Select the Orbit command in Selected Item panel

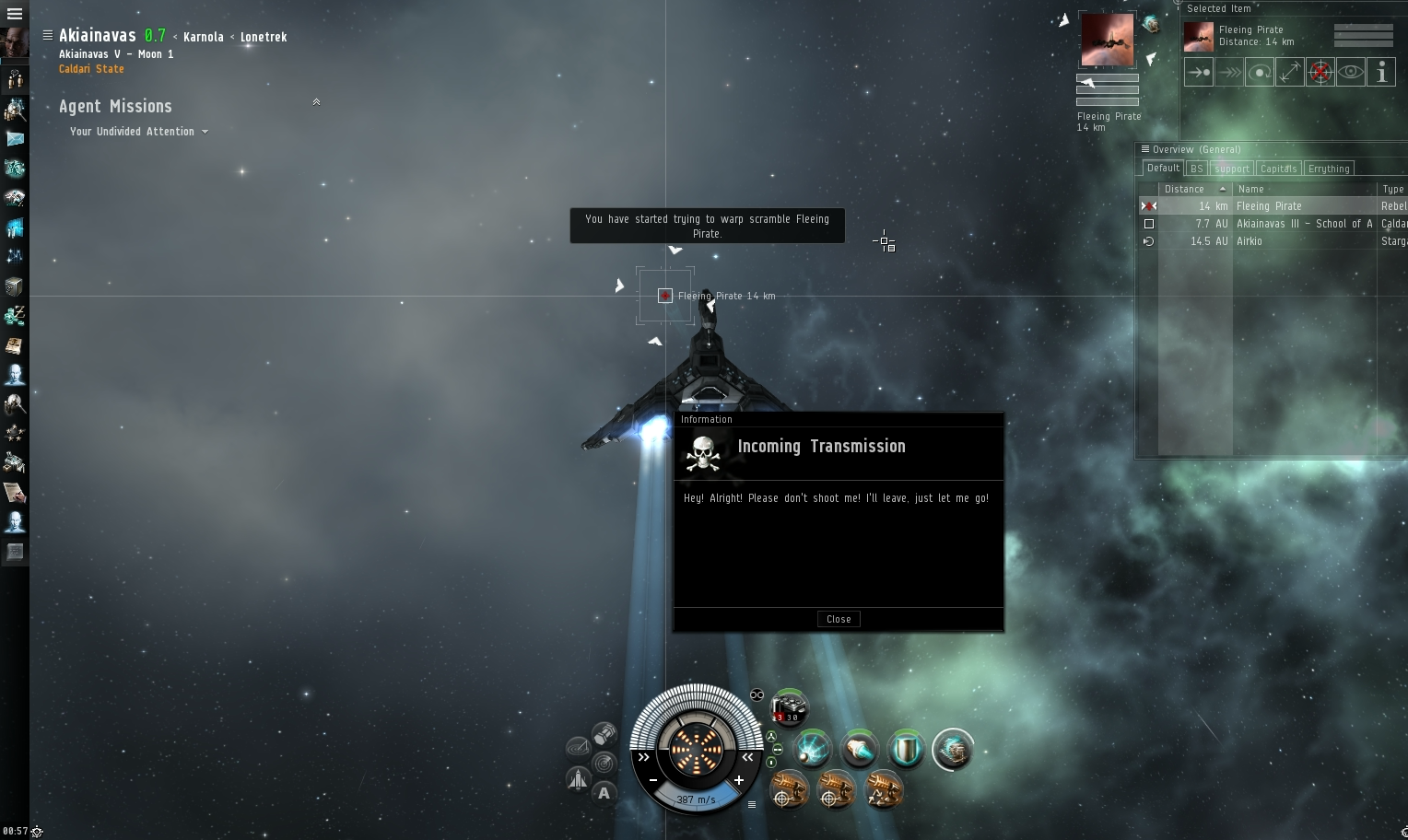click(x=1260, y=71)
